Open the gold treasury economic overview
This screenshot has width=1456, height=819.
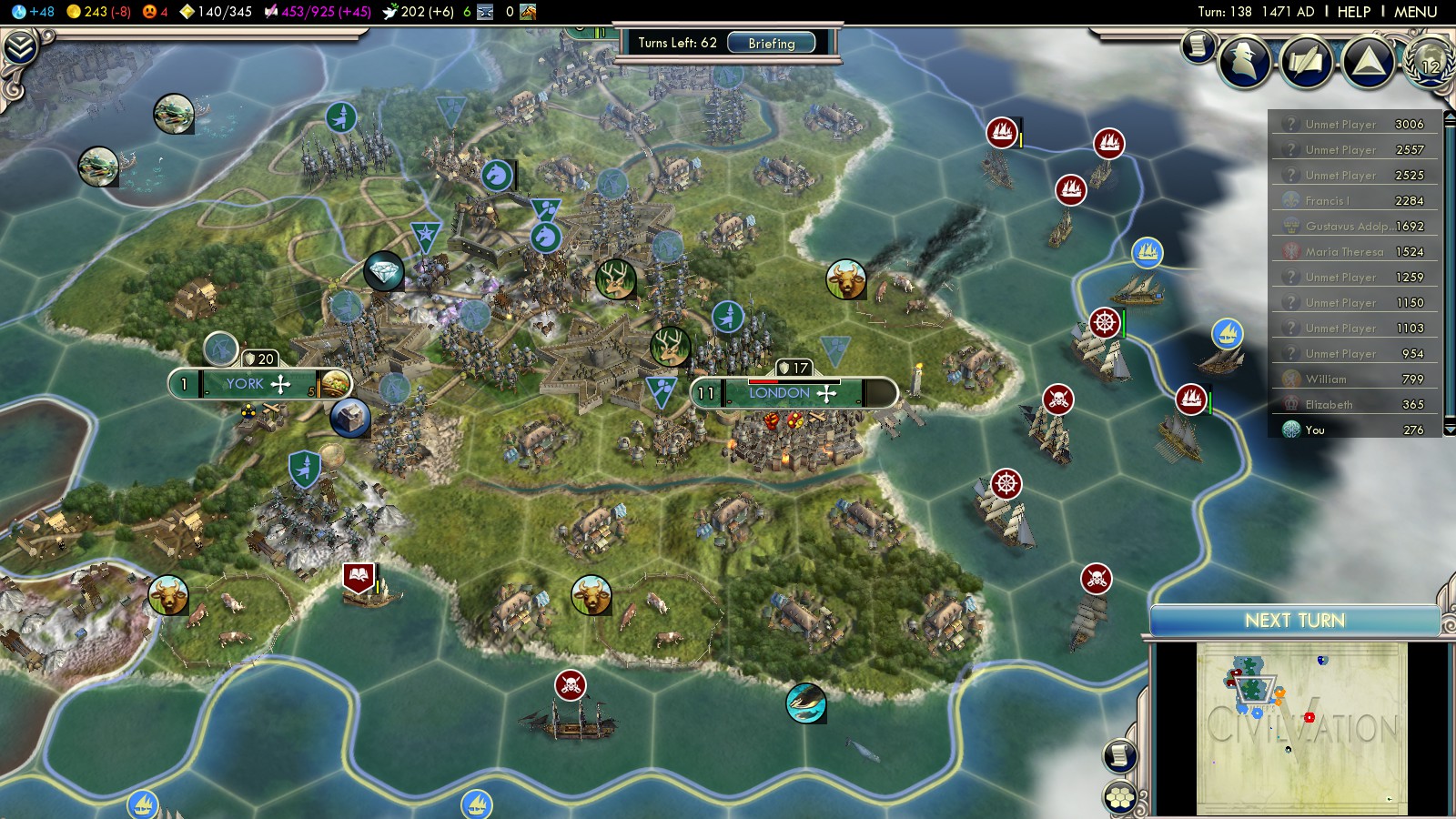coord(98,12)
